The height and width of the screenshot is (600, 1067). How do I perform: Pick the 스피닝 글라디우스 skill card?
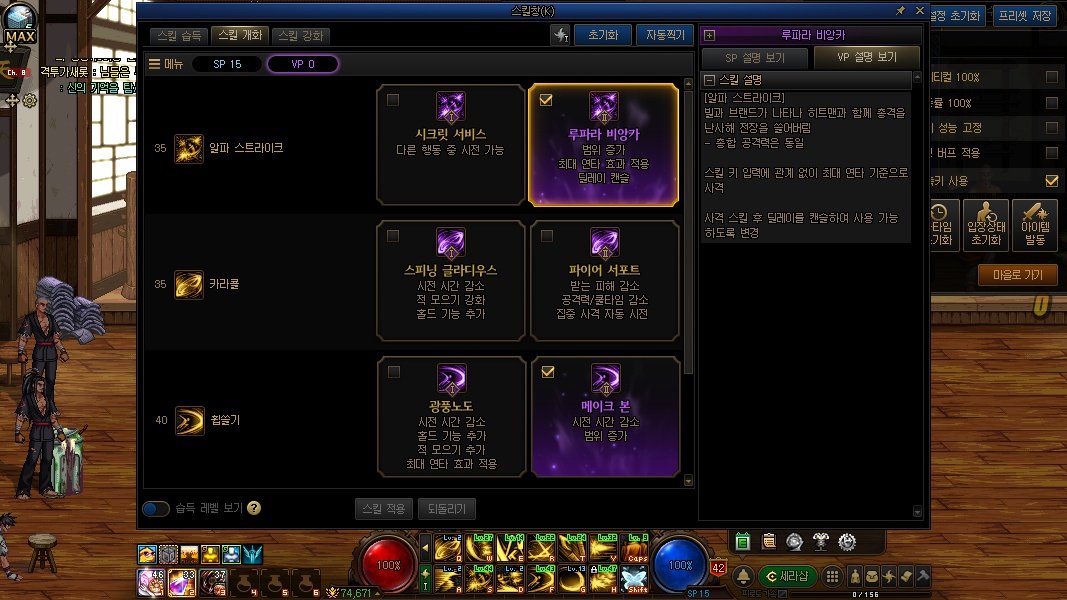451,281
